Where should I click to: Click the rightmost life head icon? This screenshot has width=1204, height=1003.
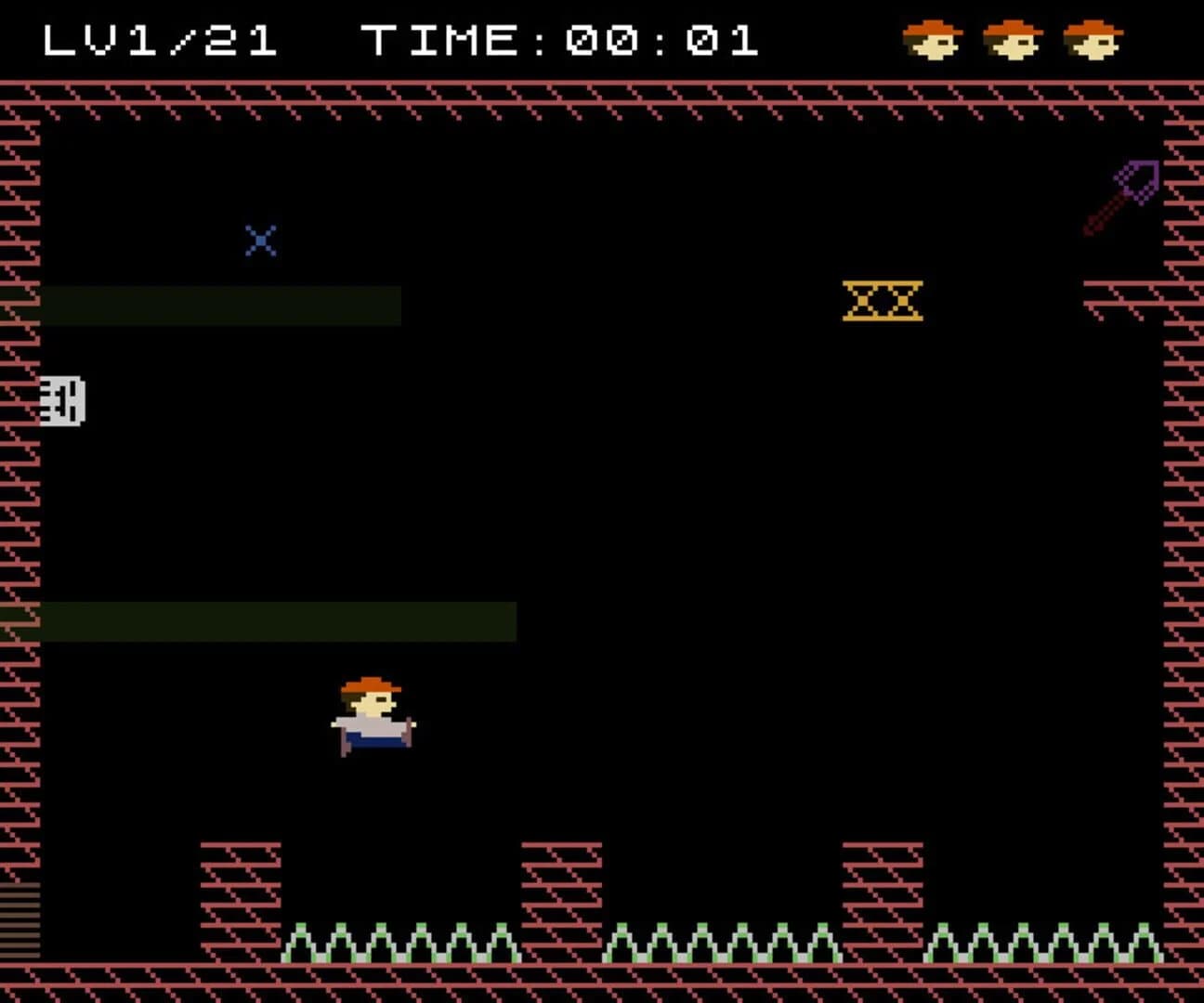click(1093, 39)
